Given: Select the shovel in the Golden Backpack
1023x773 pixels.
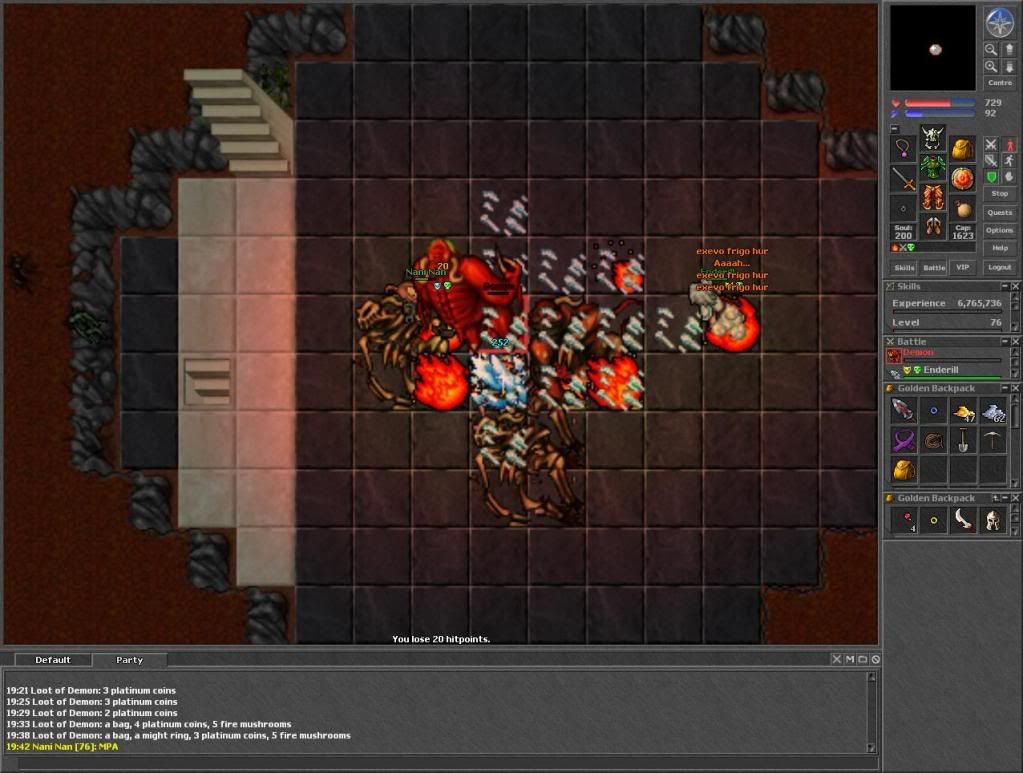Looking at the screenshot, I should [963, 440].
